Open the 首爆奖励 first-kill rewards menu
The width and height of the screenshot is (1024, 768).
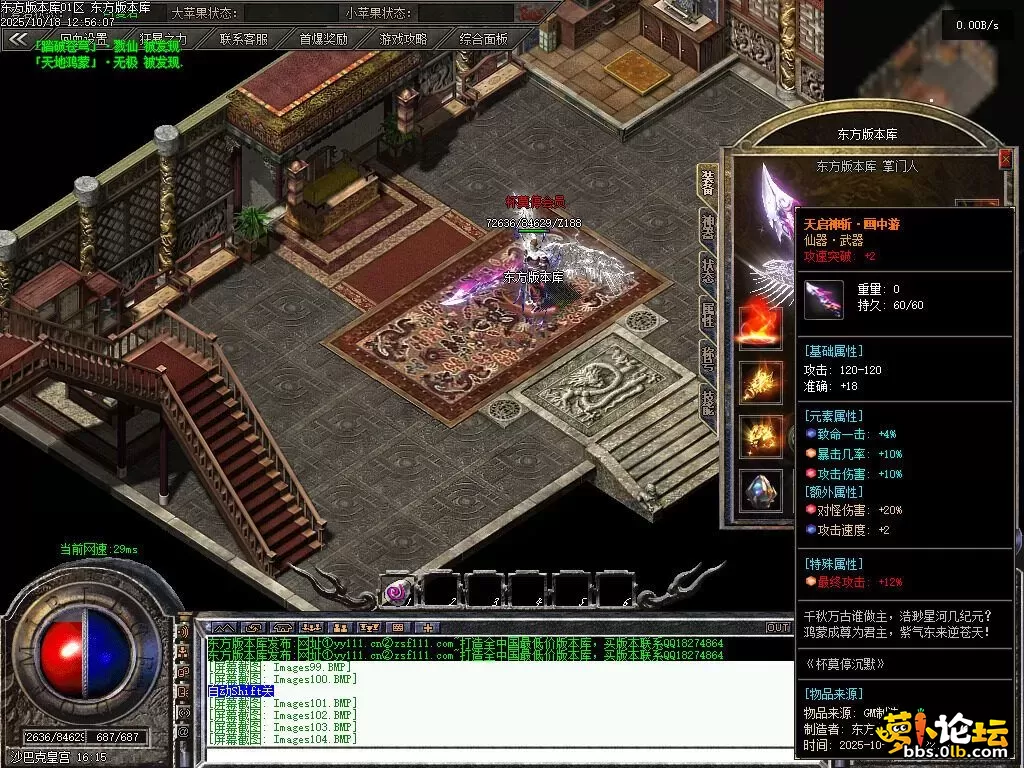click(324, 39)
